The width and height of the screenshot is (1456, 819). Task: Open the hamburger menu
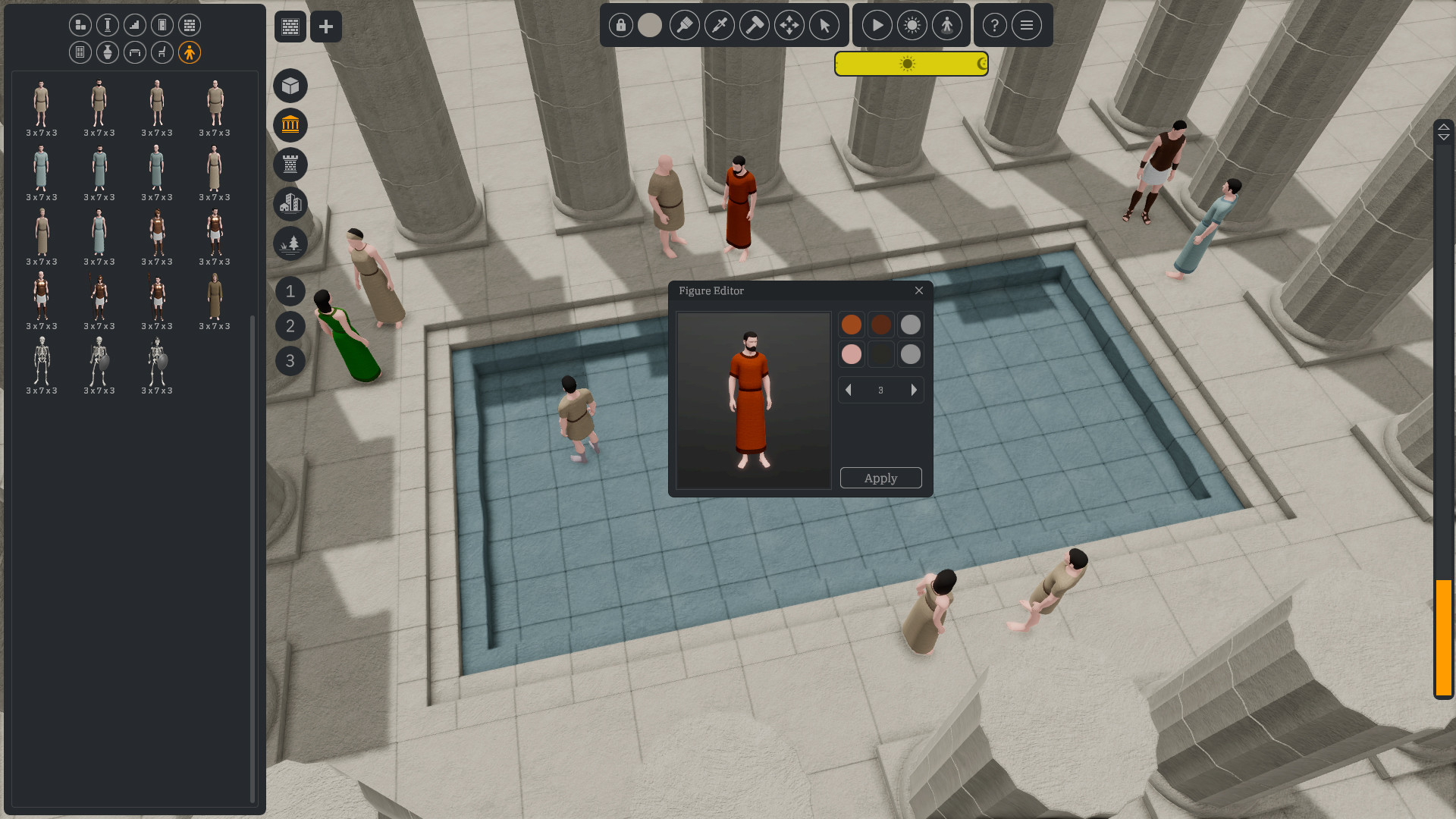tap(1027, 25)
